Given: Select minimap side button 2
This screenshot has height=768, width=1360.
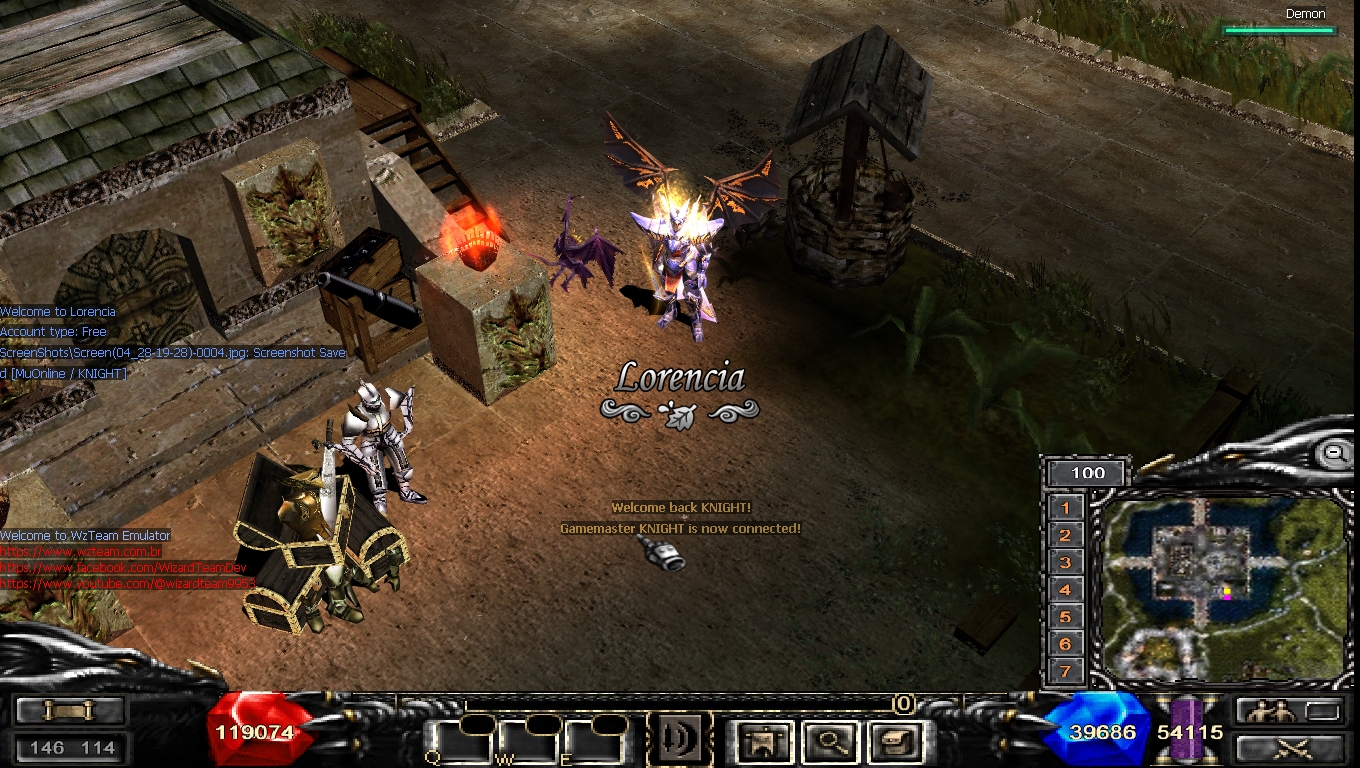Looking at the screenshot, I should point(1066,536).
